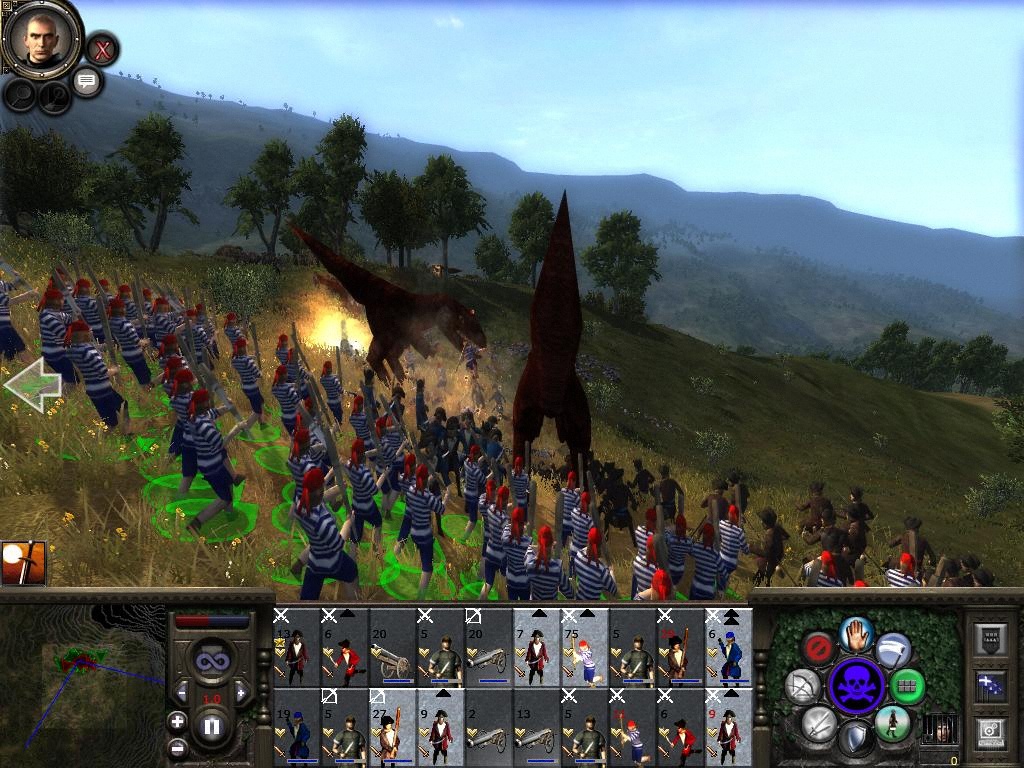Toggle the pause button
This screenshot has width=1024, height=768.
[211, 725]
